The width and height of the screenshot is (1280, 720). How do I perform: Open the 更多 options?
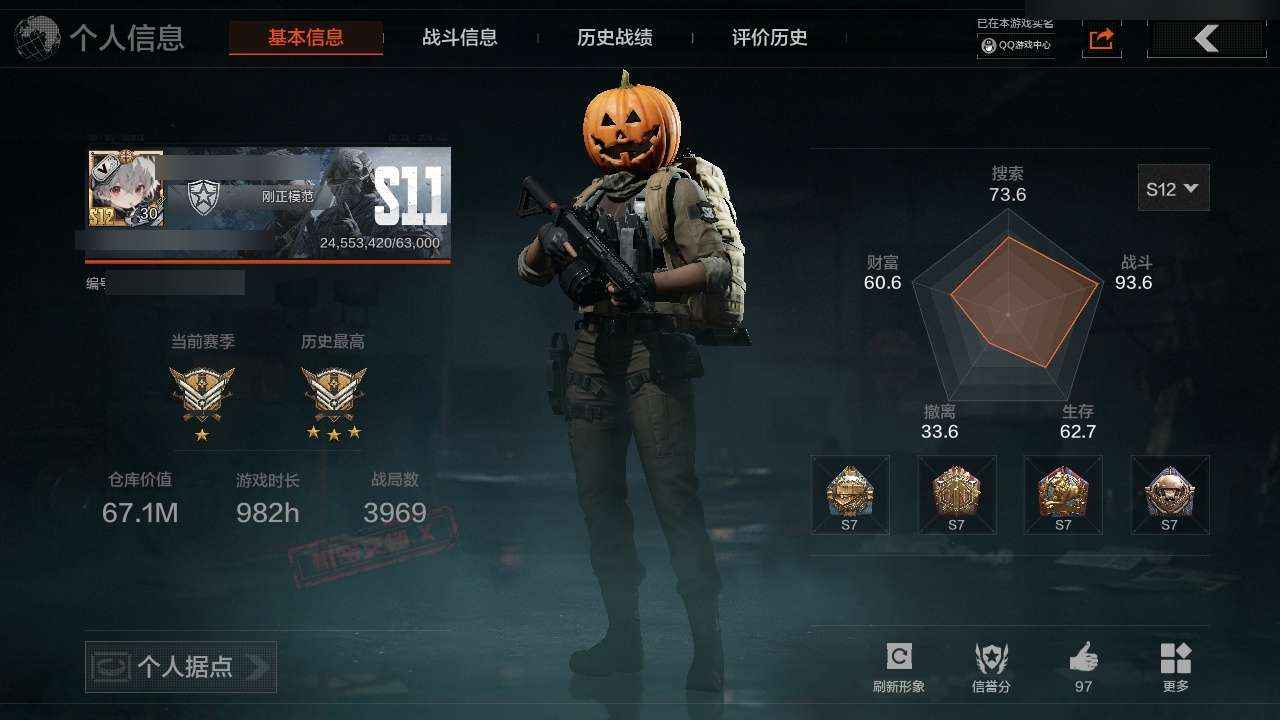click(1176, 667)
